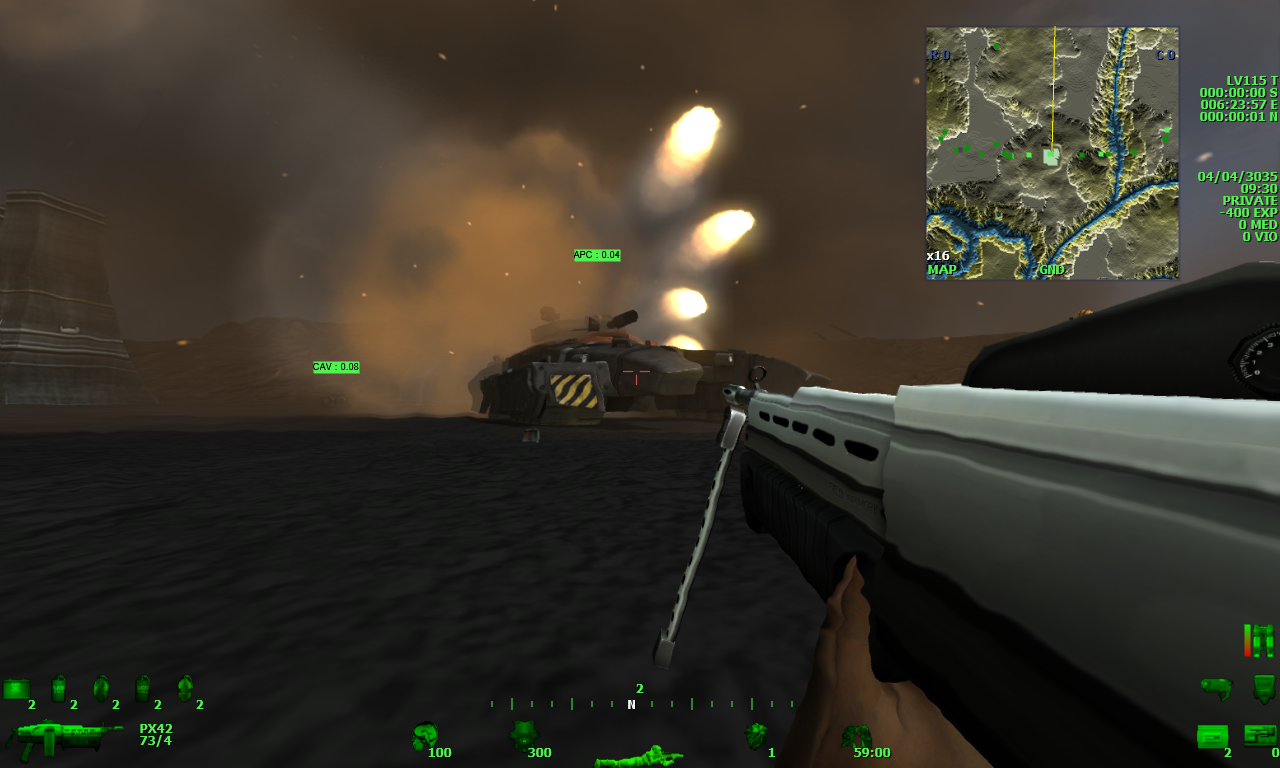The image size is (1280, 768).
Task: Click the grenade icon in equipment row
Action: pos(100,688)
